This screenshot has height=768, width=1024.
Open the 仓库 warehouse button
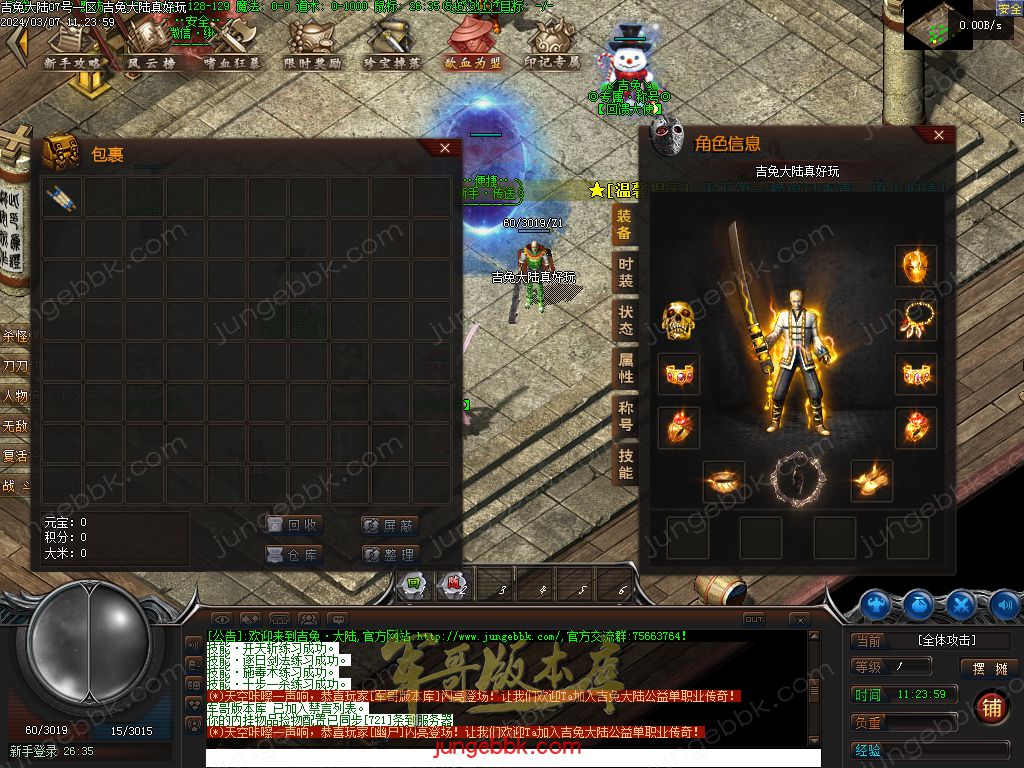tap(294, 554)
